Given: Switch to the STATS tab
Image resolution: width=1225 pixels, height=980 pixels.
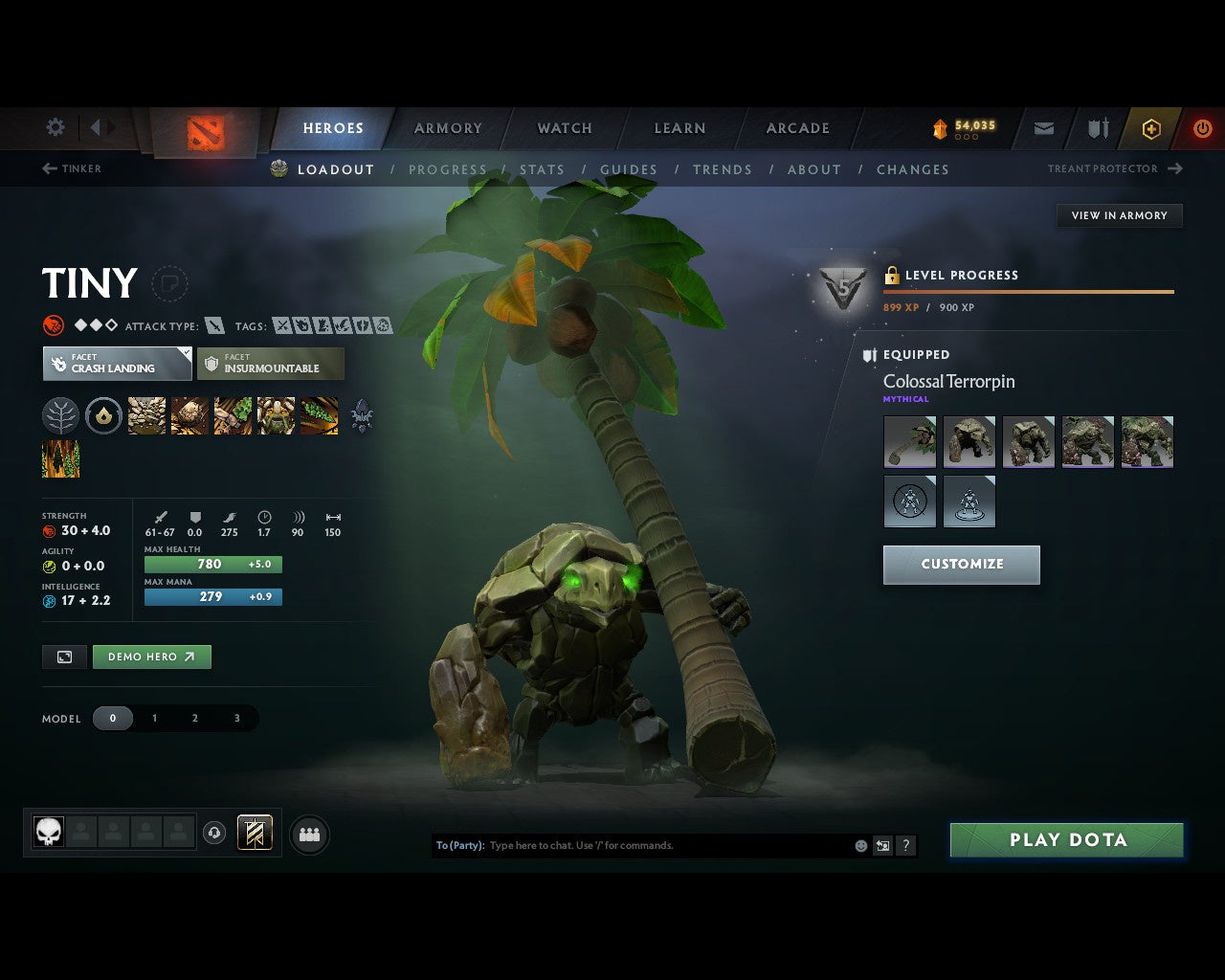Looking at the screenshot, I should (542, 169).
